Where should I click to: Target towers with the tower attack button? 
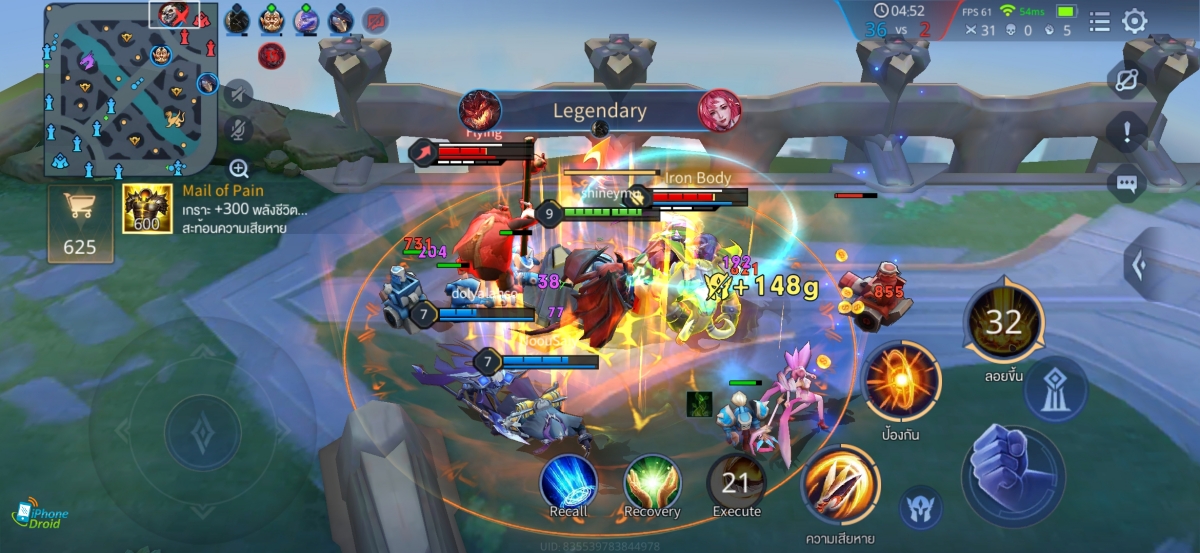[x=1055, y=388]
